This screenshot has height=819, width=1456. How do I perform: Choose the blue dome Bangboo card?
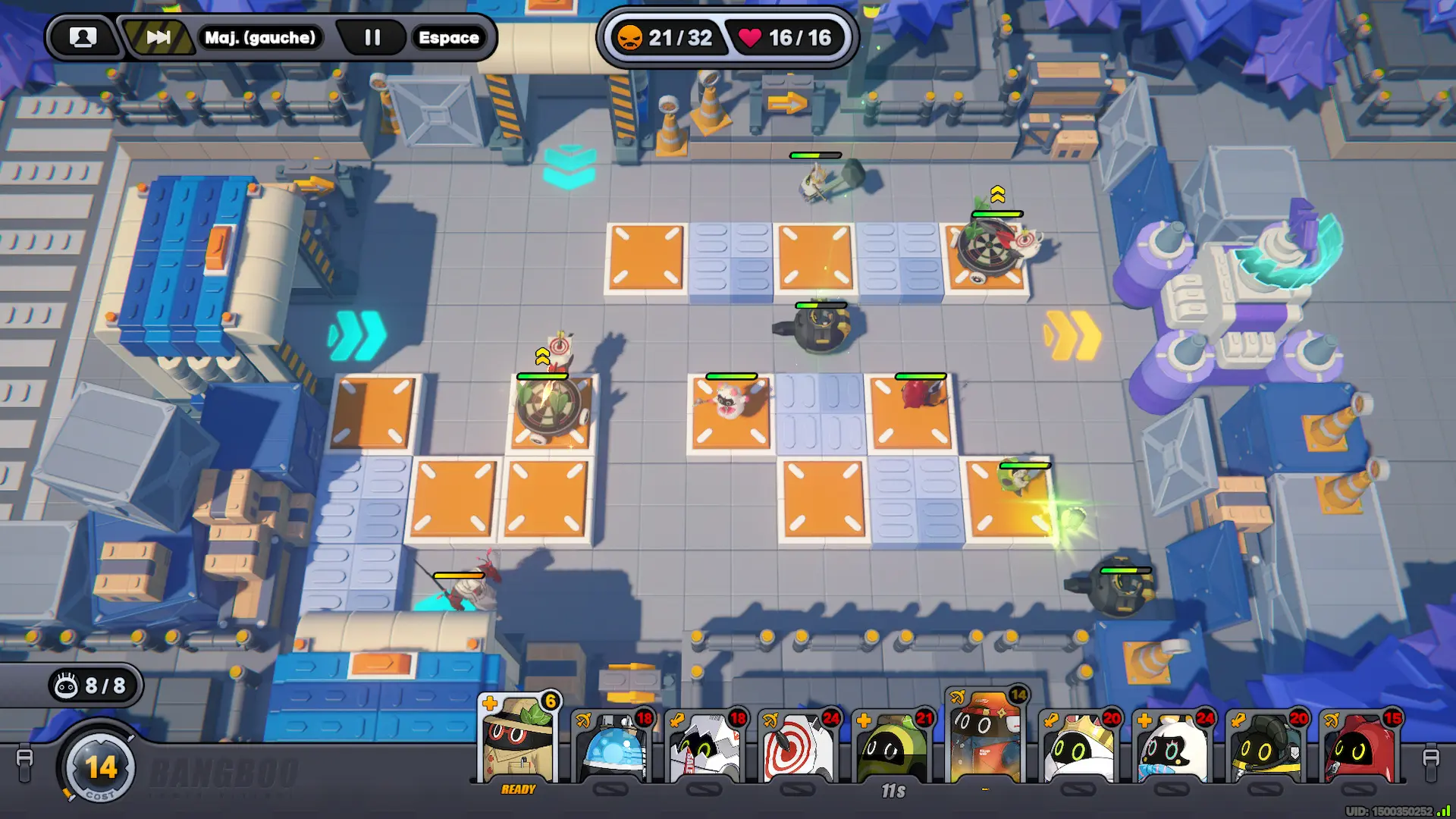611,748
